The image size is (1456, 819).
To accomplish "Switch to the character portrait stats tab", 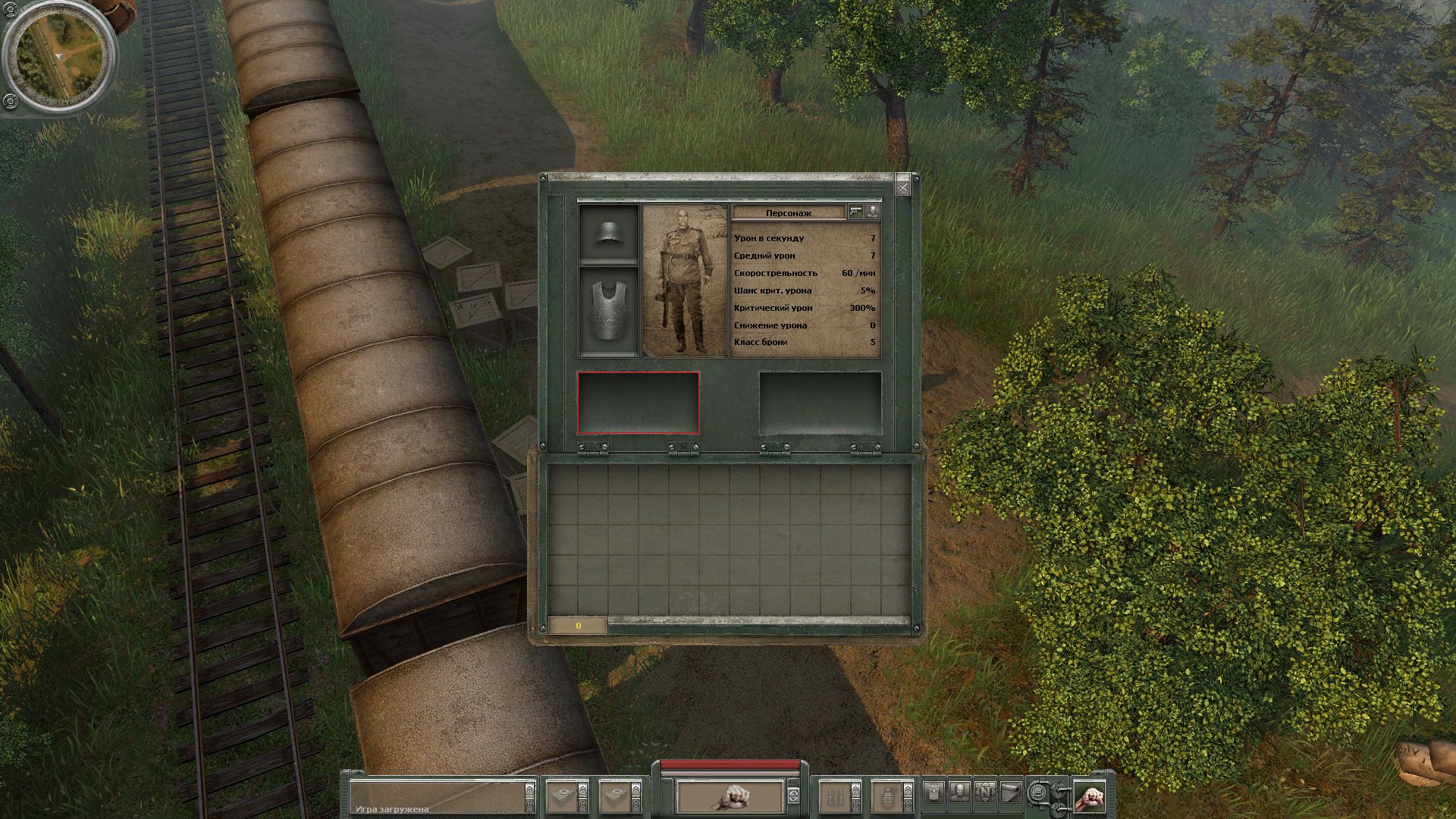I will [873, 212].
